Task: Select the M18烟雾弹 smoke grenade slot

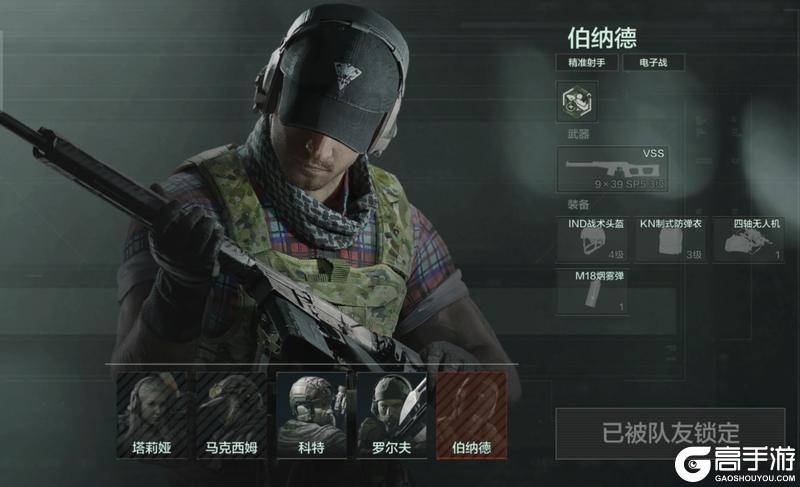Action: point(592,292)
